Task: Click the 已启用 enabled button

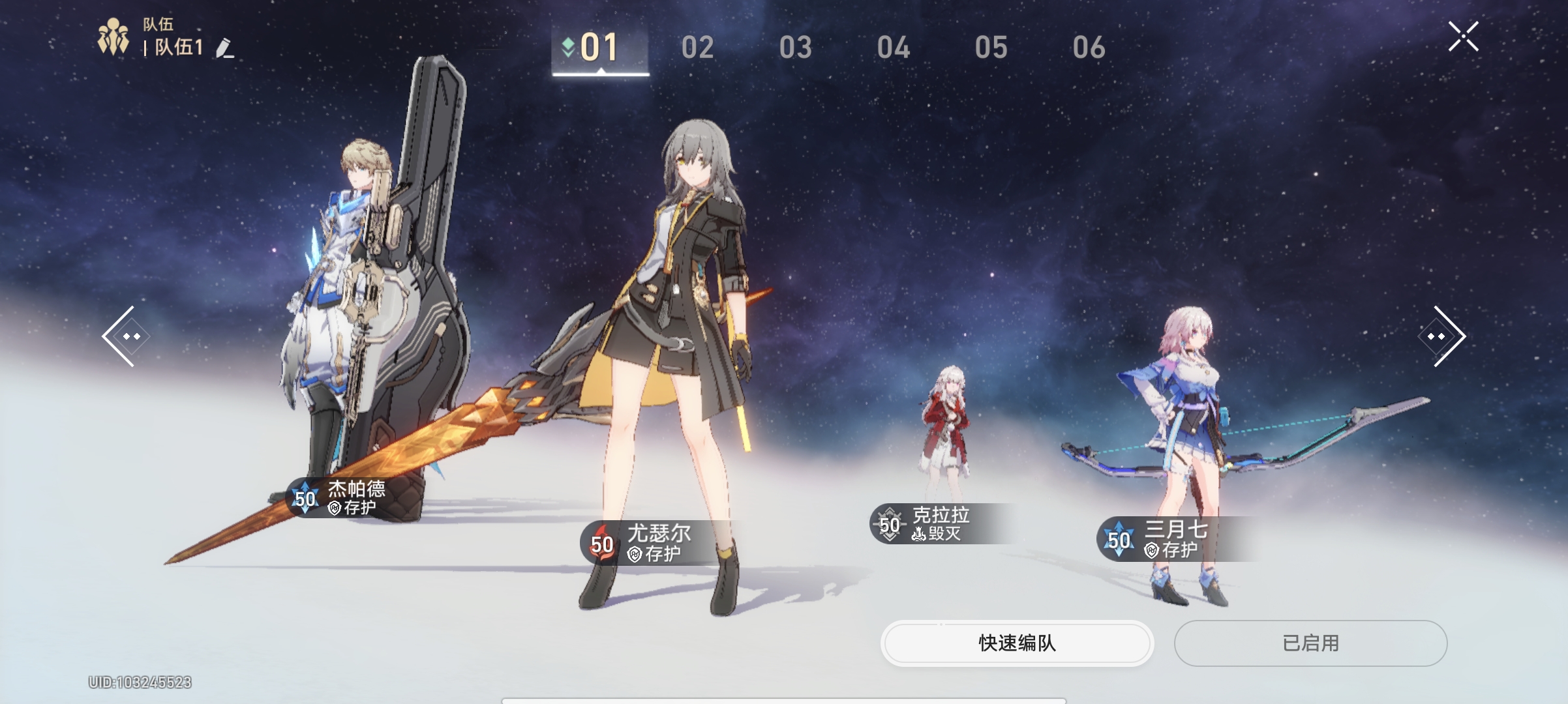Action: tap(1310, 643)
